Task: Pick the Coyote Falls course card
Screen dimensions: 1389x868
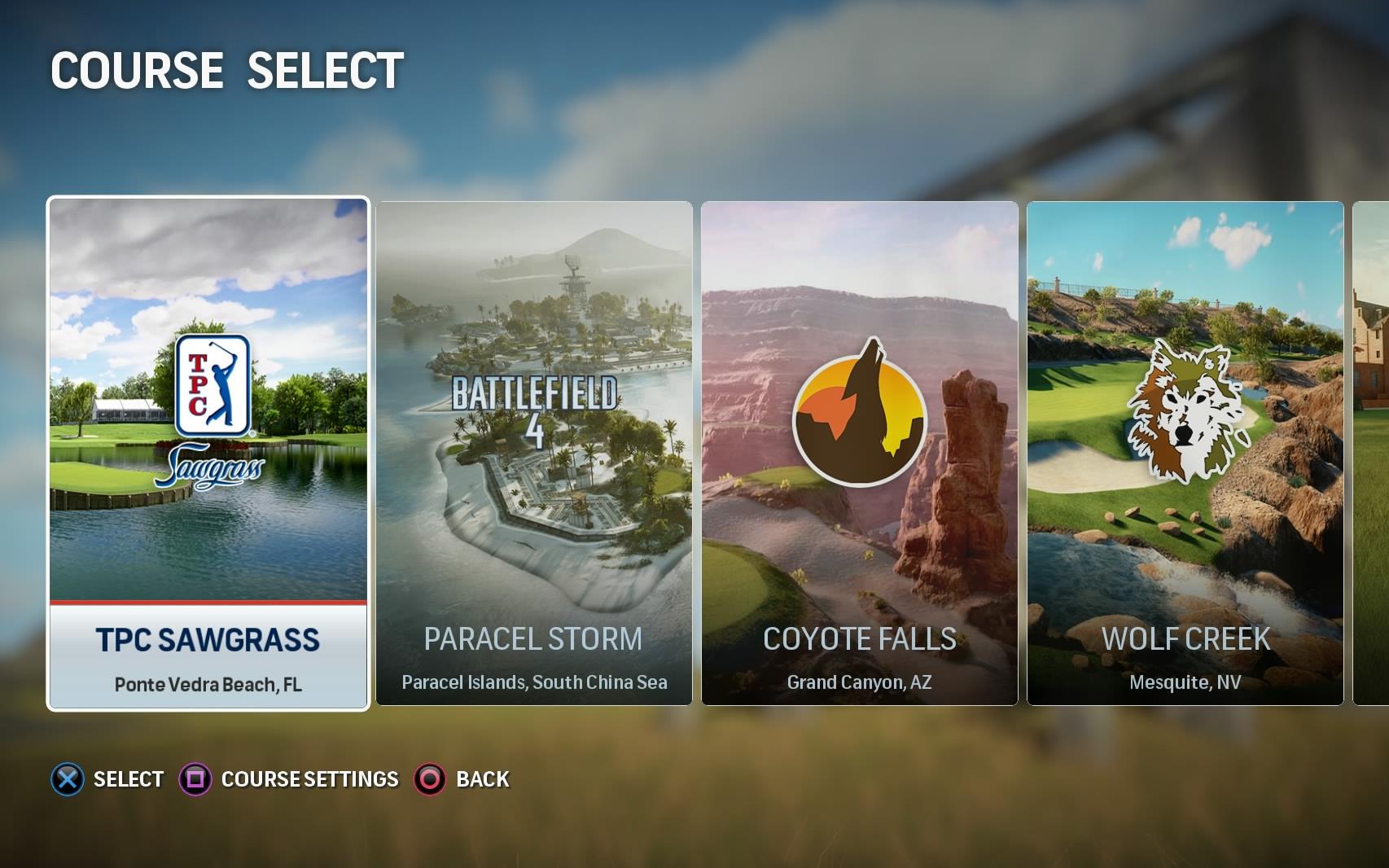Action: point(860,453)
